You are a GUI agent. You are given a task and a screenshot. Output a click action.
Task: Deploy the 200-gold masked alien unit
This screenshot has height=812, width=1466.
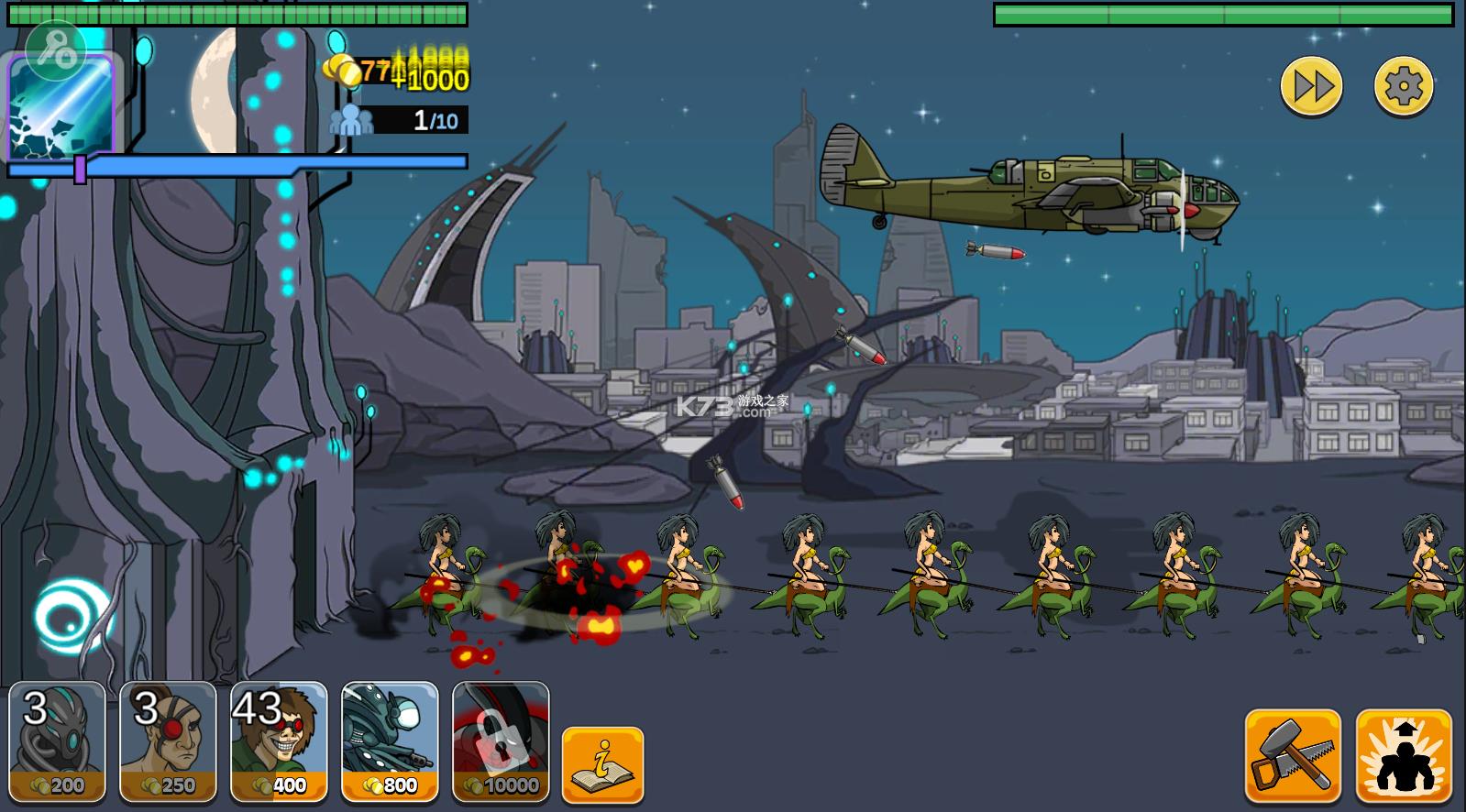coord(58,741)
